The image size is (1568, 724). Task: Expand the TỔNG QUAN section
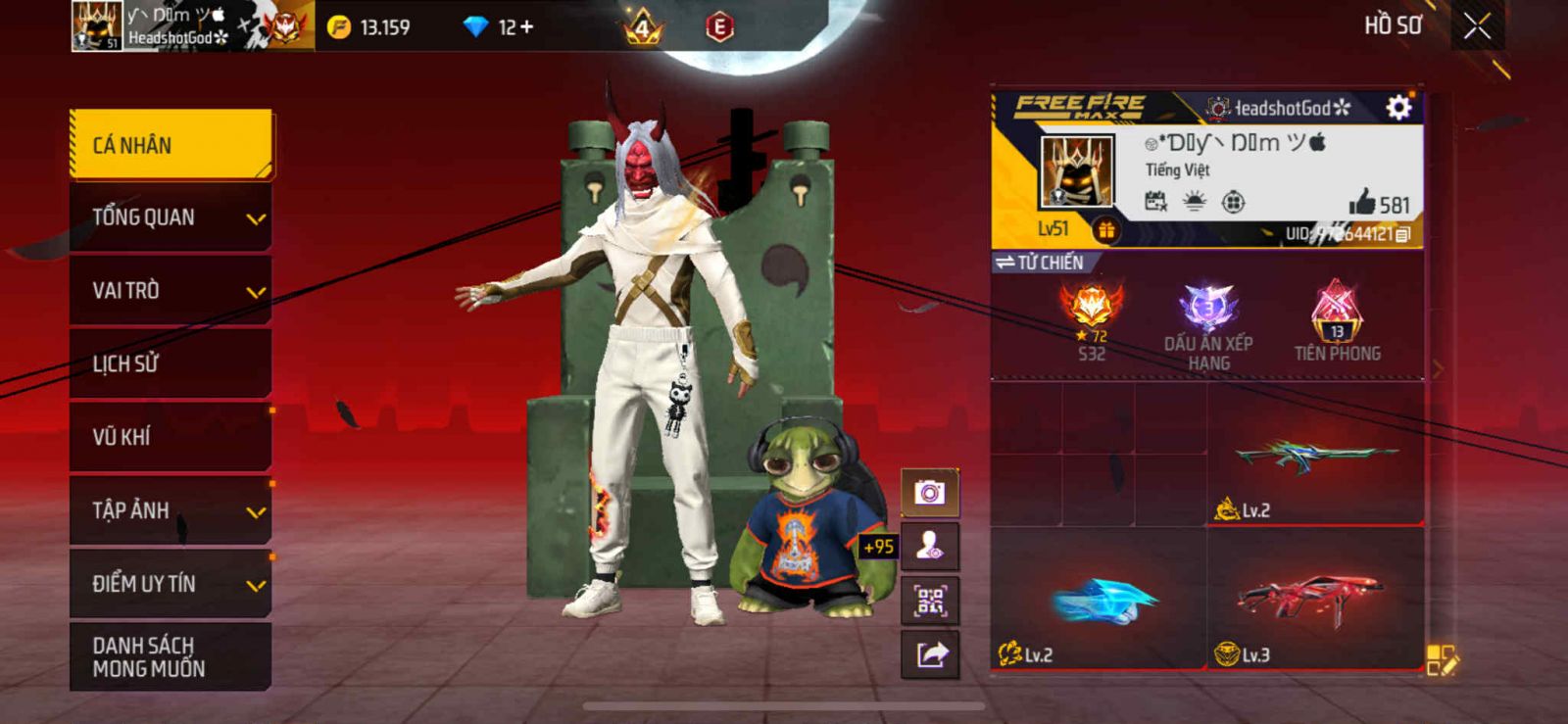pos(171,217)
